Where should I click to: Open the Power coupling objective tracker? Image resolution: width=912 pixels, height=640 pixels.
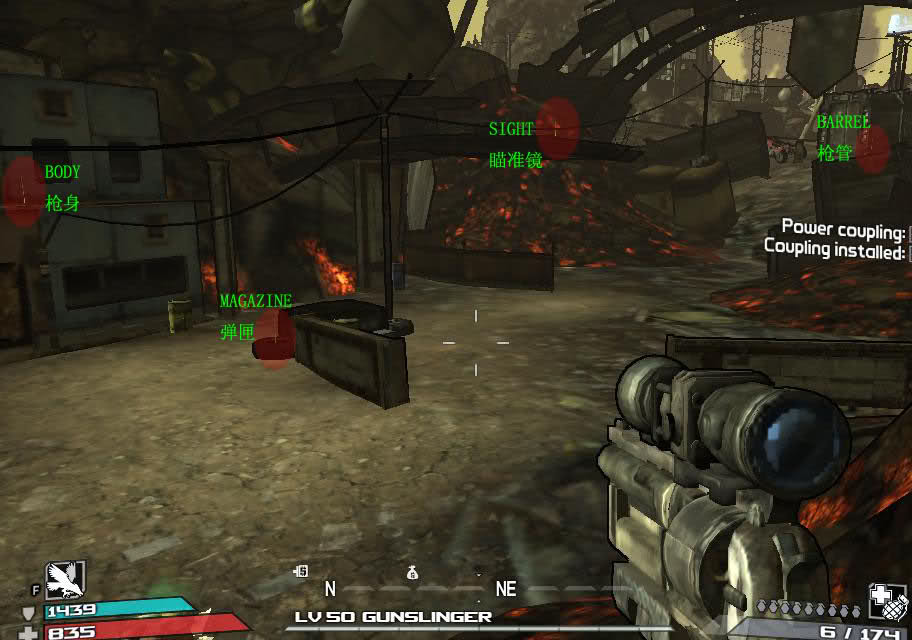pos(843,229)
